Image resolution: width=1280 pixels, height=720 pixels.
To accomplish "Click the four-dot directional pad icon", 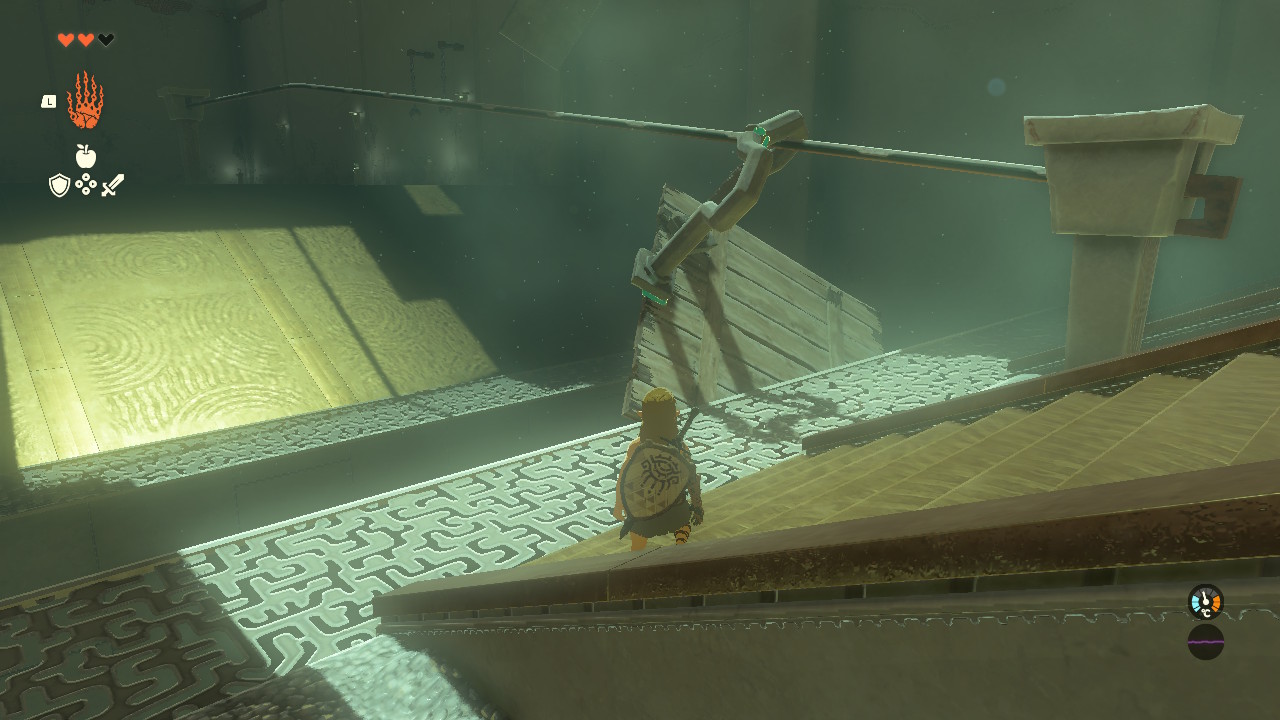I will coord(85,185).
